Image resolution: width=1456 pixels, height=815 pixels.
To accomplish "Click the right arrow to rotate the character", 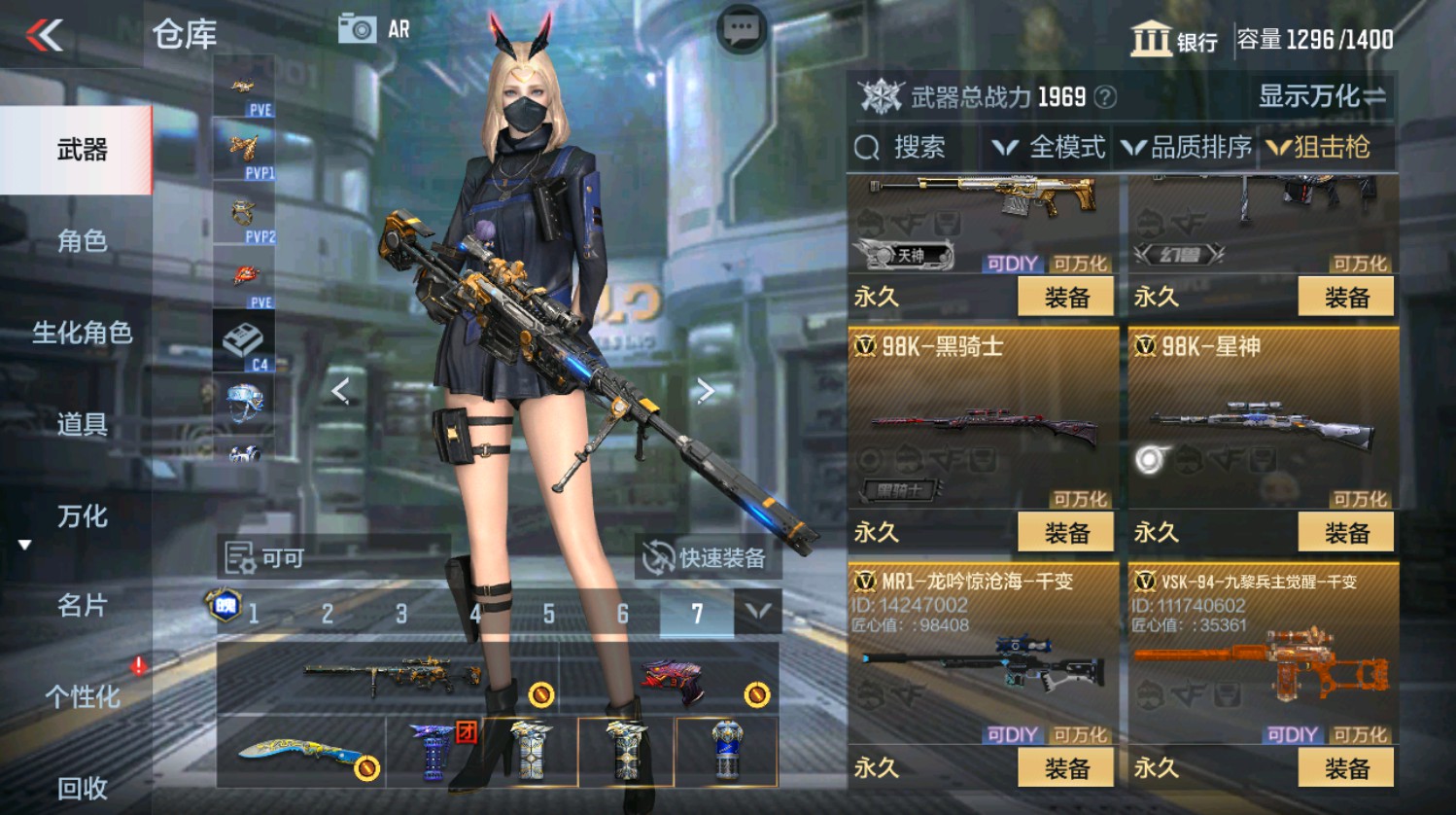I will 708,387.
